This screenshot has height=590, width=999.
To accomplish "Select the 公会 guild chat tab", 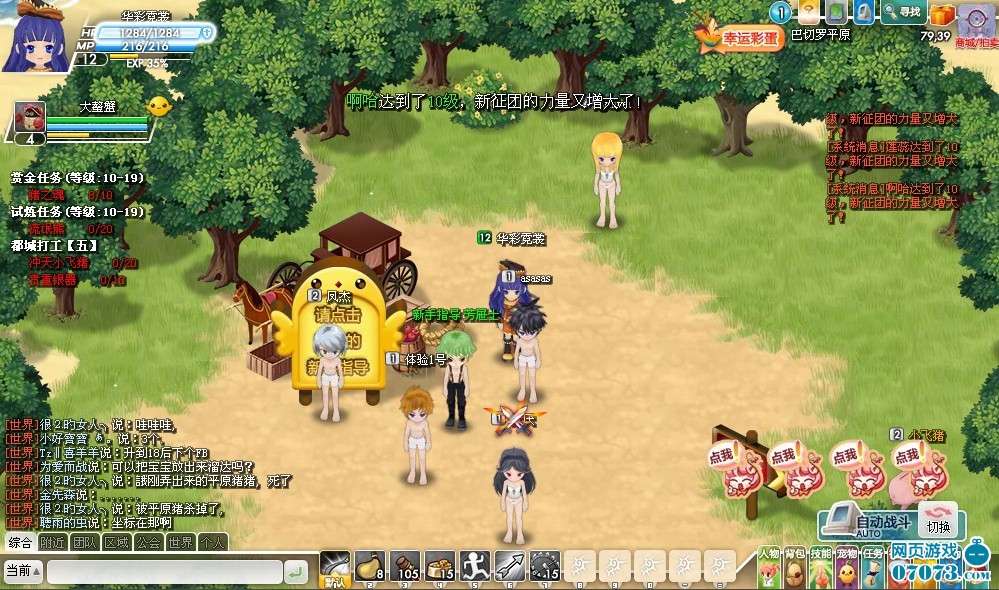I will pos(149,543).
